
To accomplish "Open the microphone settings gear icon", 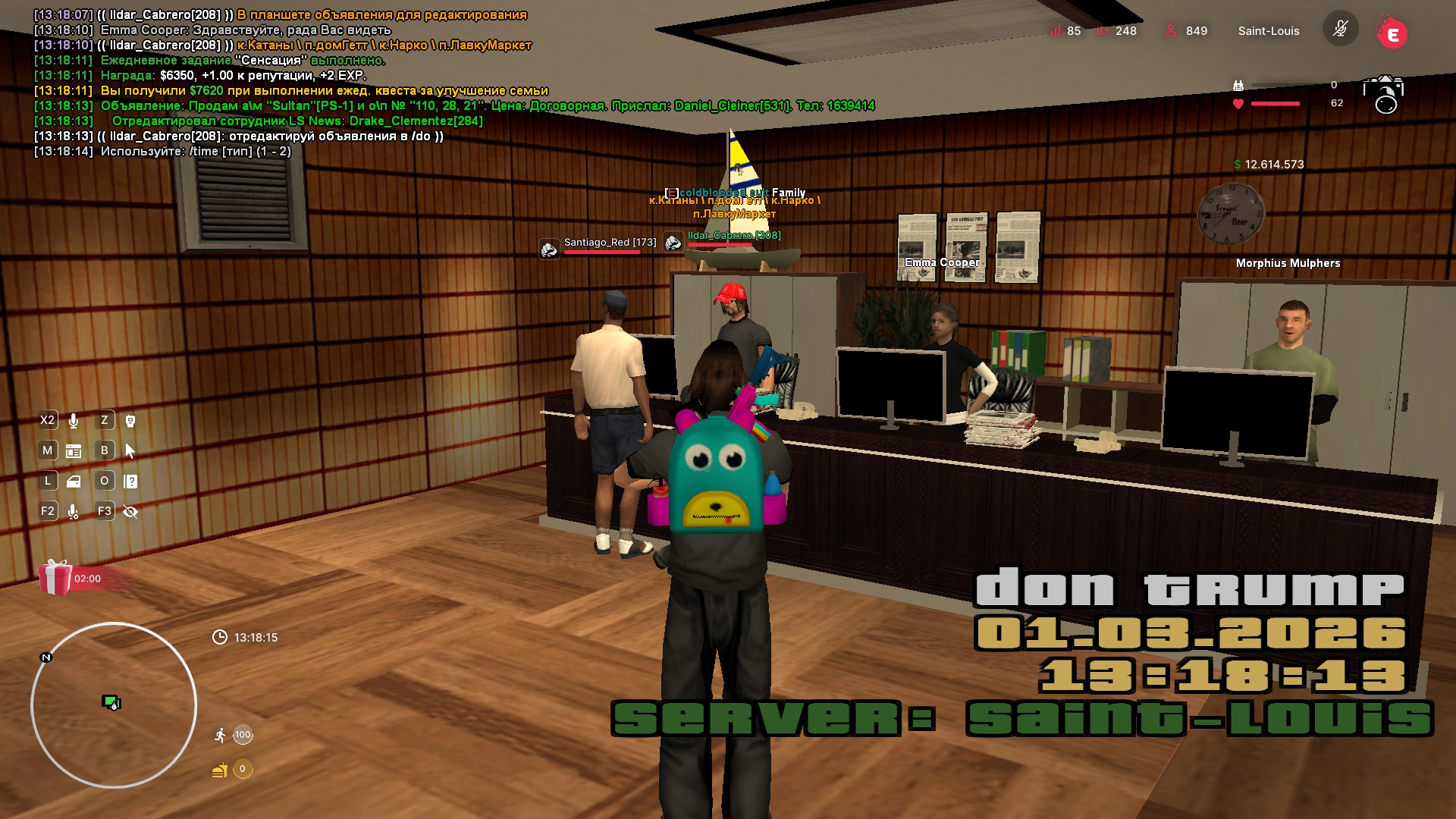I will 74,512.
